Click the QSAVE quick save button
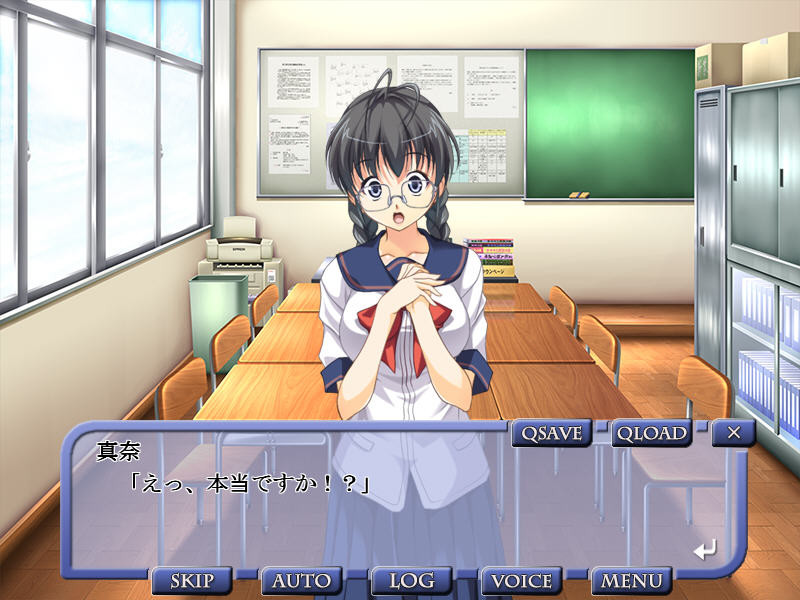800x600 pixels. tap(551, 433)
